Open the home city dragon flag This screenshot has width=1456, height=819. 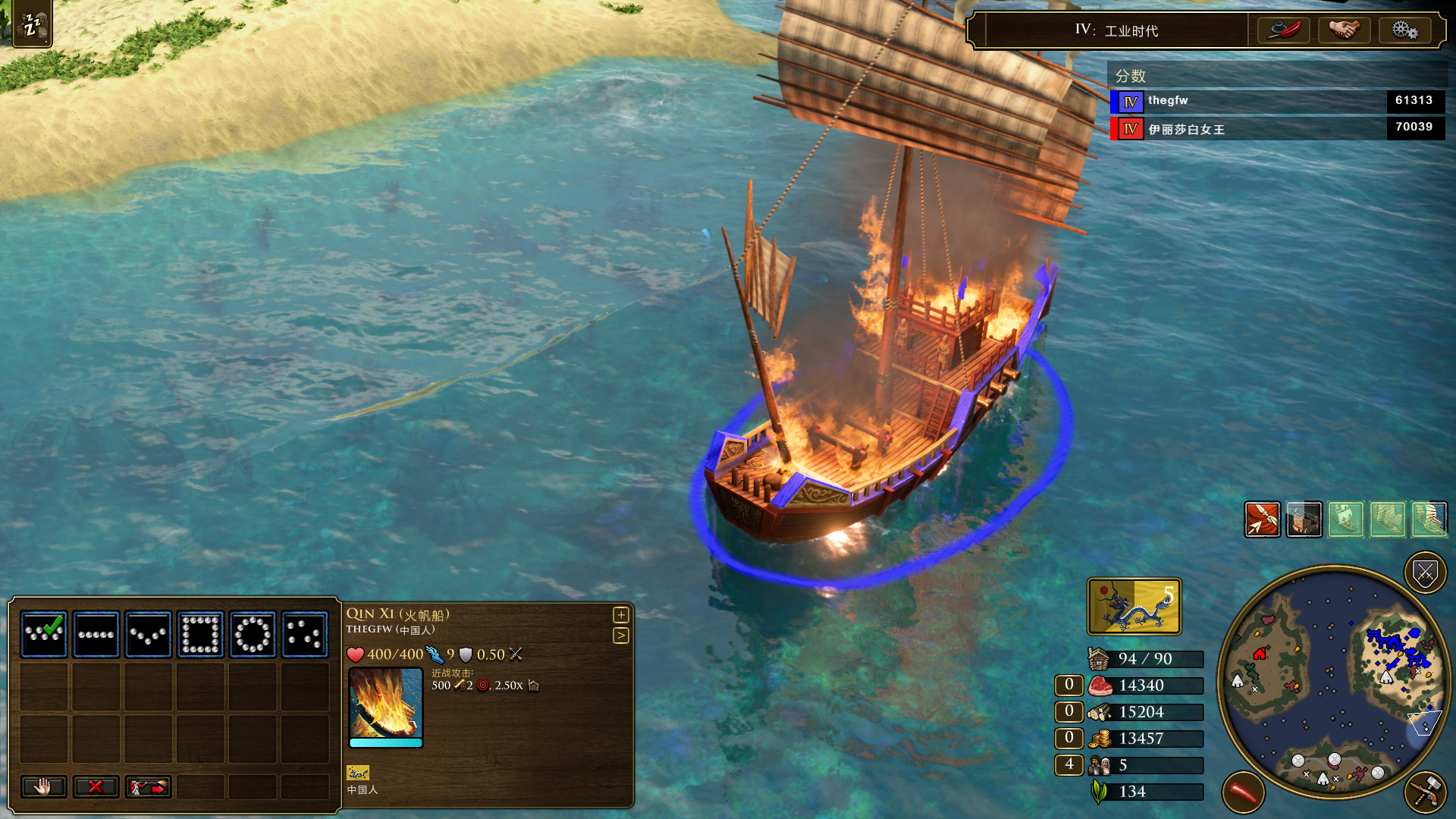pyautogui.click(x=1134, y=607)
